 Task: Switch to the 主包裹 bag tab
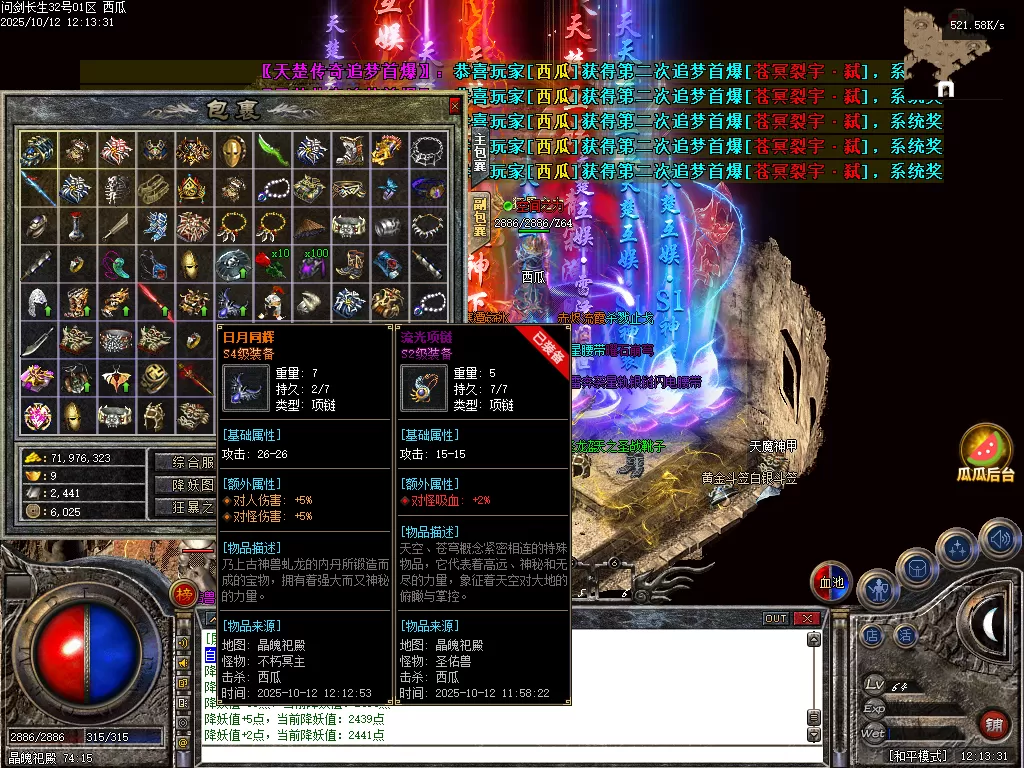point(480,153)
